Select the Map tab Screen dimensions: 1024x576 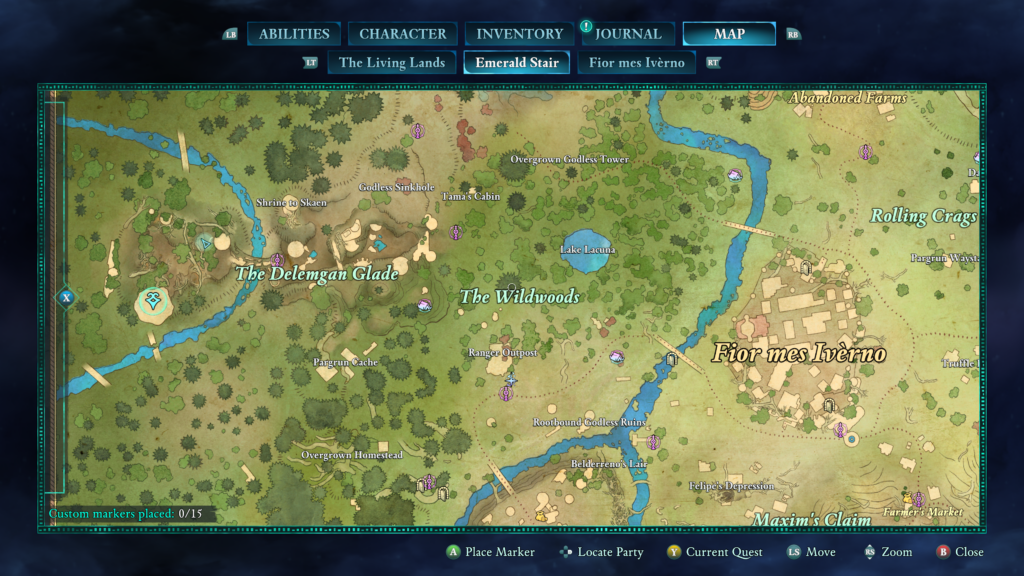coord(729,34)
